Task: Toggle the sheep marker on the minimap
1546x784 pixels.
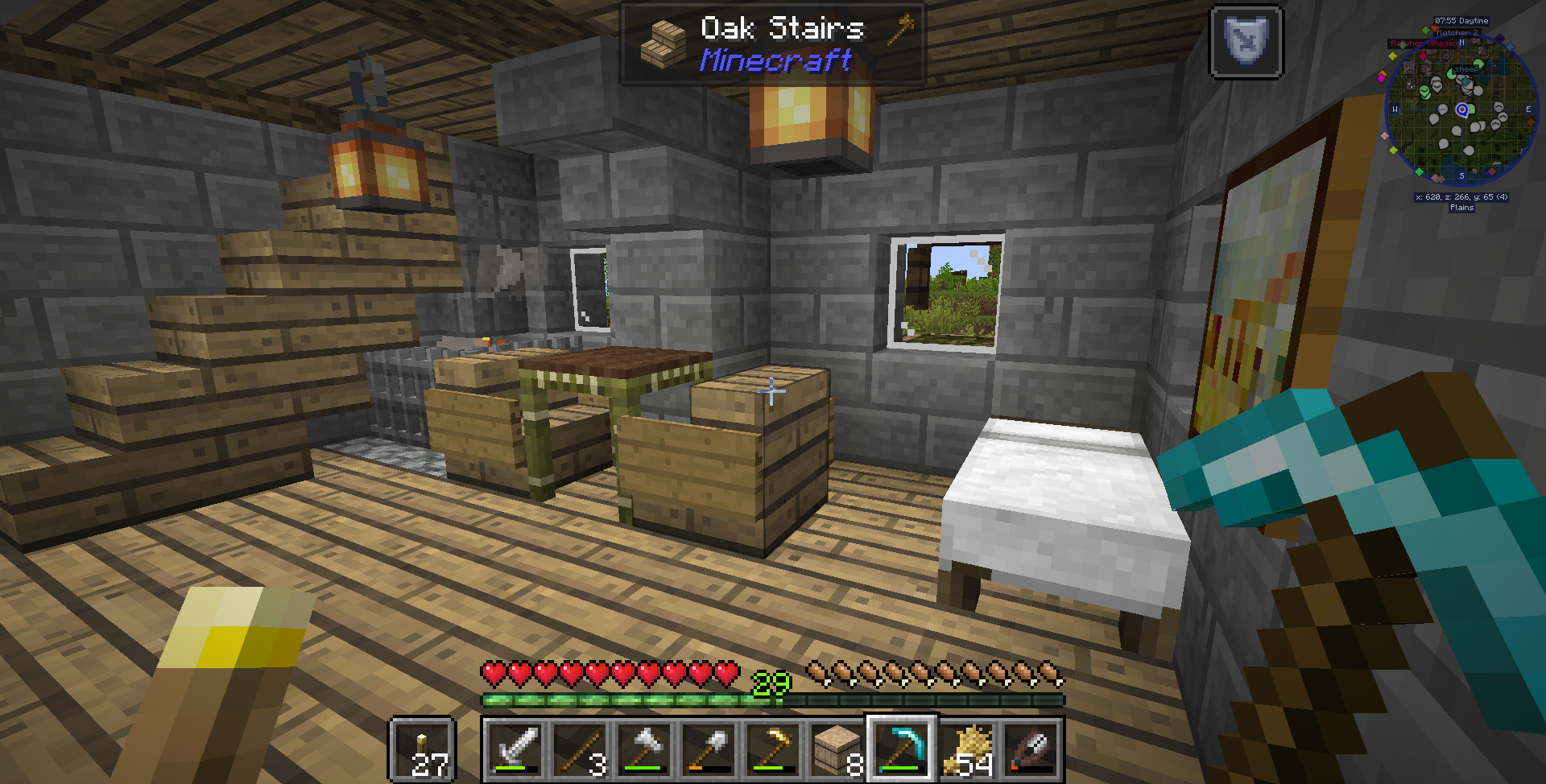Action: pos(1466,69)
